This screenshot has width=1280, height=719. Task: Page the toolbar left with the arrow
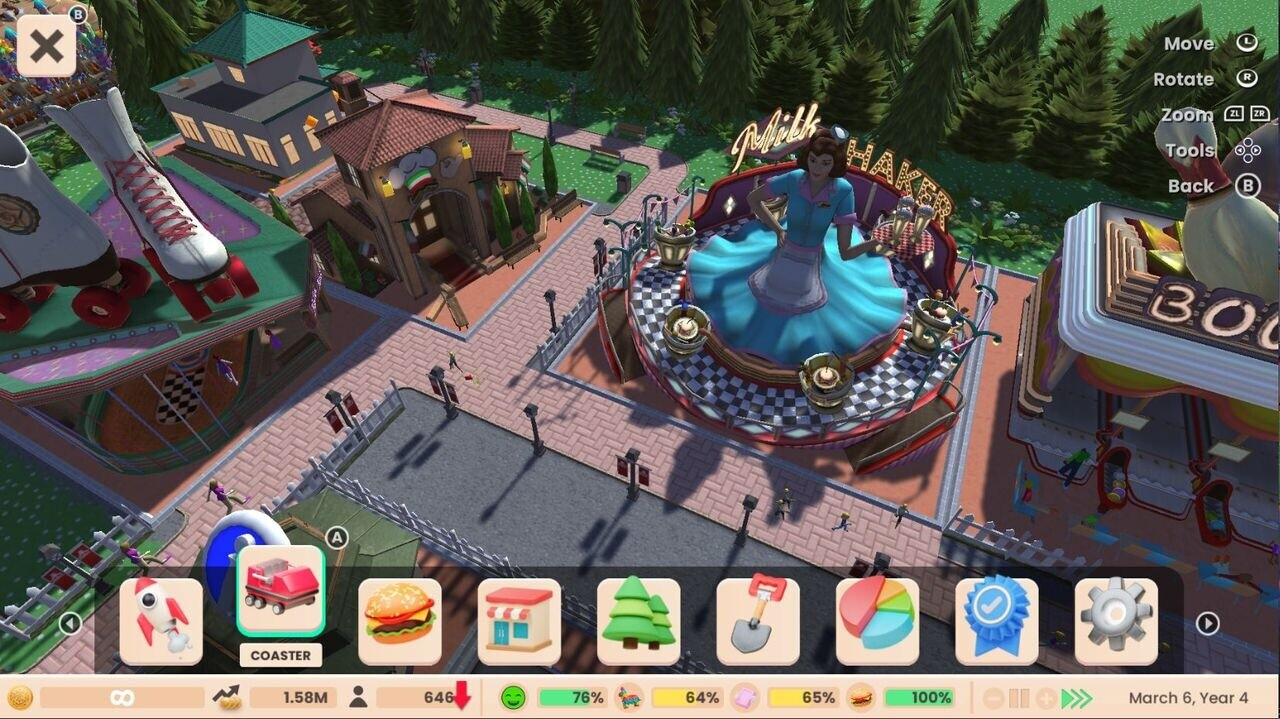(70, 624)
